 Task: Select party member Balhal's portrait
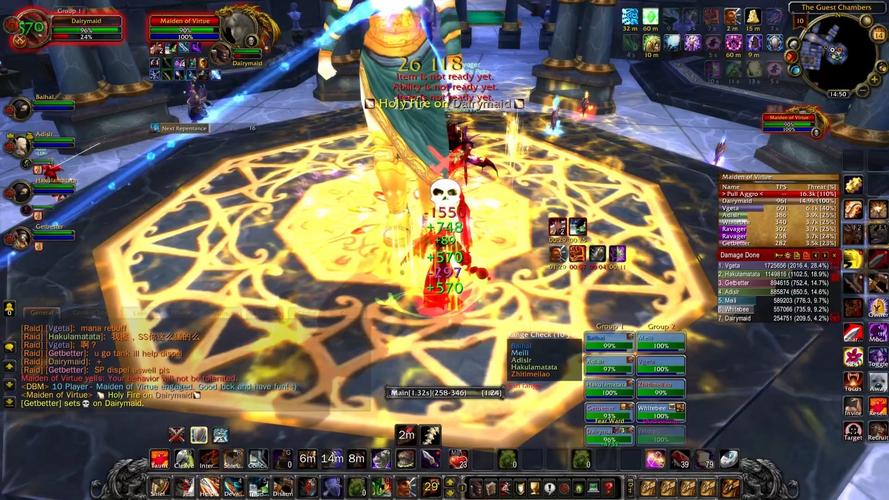click(18, 108)
